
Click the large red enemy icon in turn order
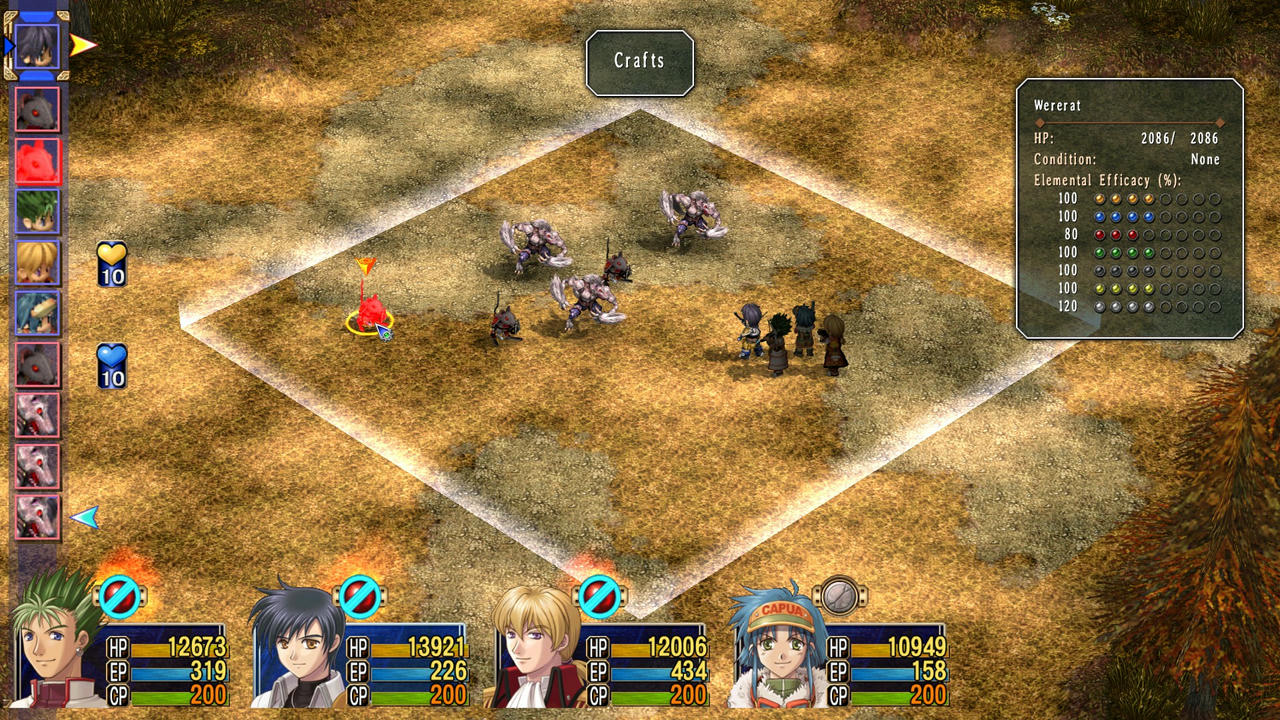point(38,160)
